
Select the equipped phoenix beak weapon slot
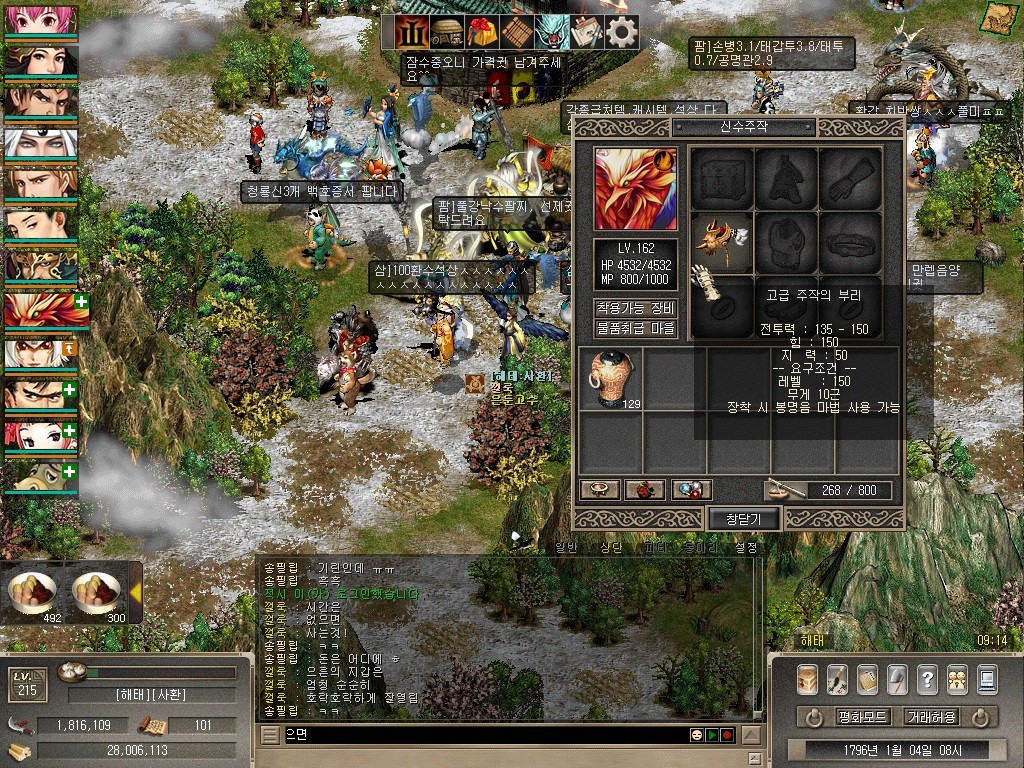tap(722, 241)
